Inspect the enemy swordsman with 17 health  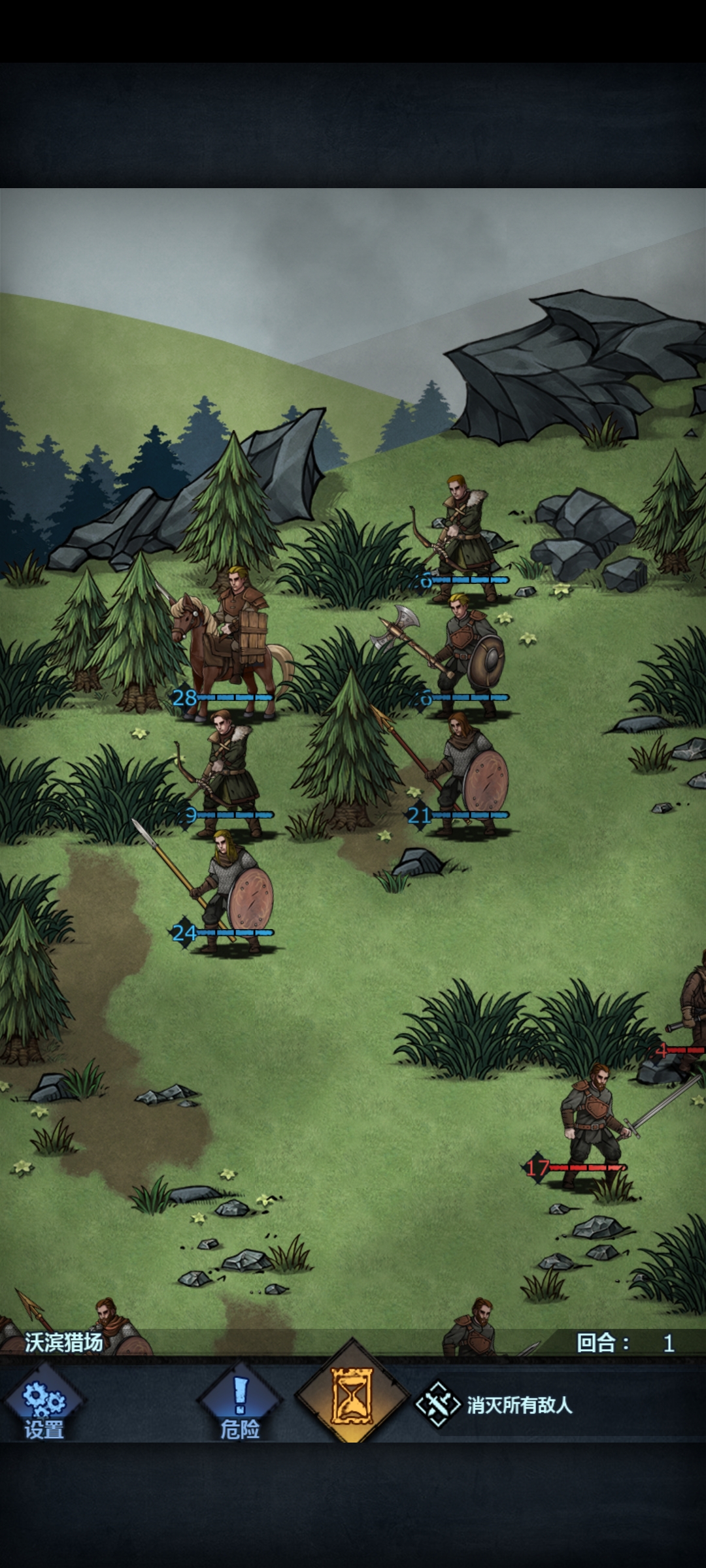pyautogui.click(x=592, y=1124)
